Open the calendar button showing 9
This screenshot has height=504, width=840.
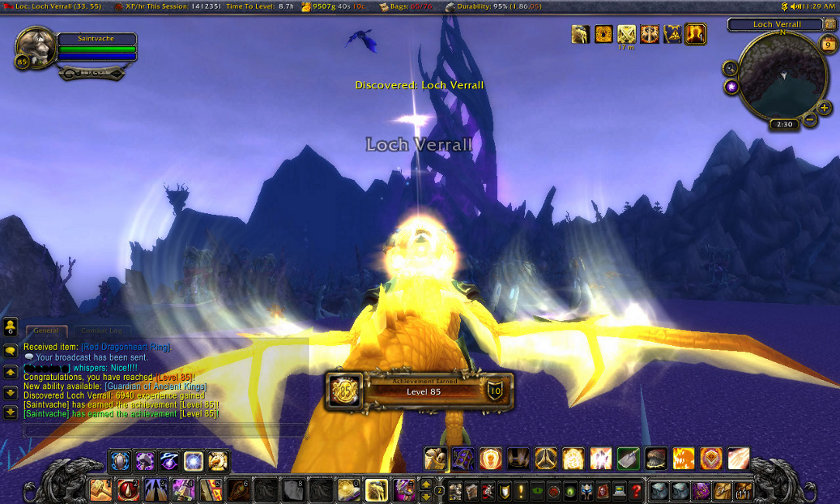tap(828, 44)
